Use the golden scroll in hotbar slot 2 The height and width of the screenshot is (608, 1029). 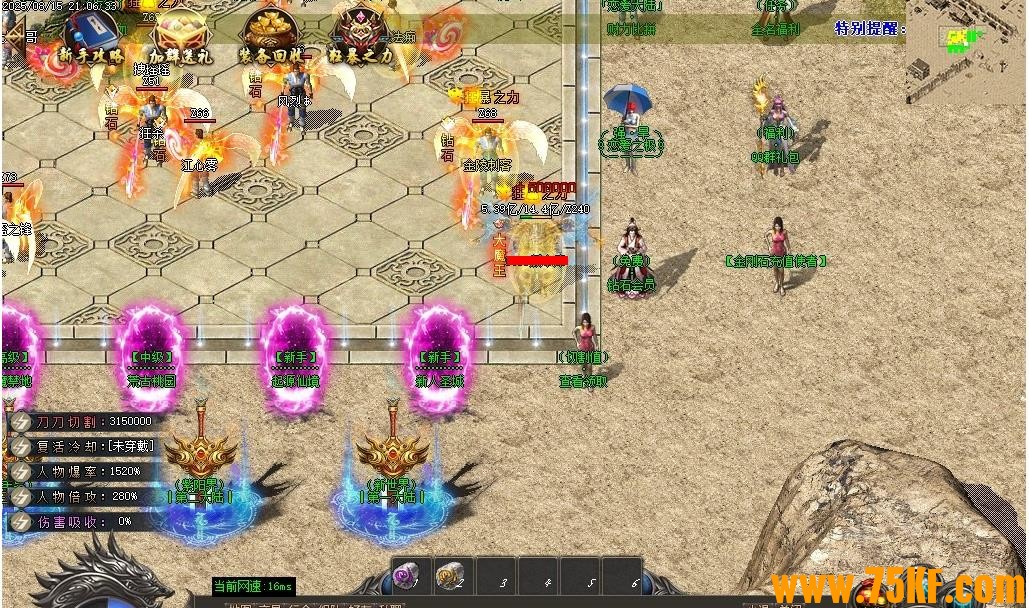[452, 576]
